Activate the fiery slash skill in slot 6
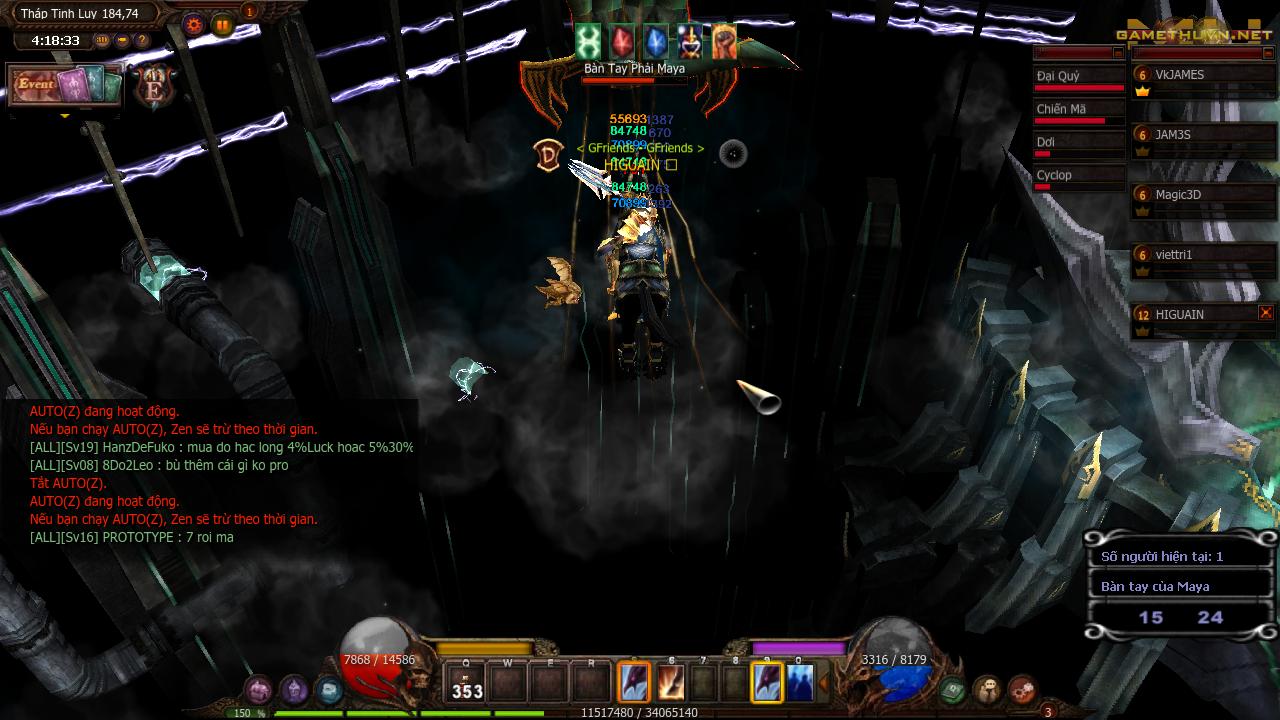This screenshot has width=1280, height=720. click(671, 683)
